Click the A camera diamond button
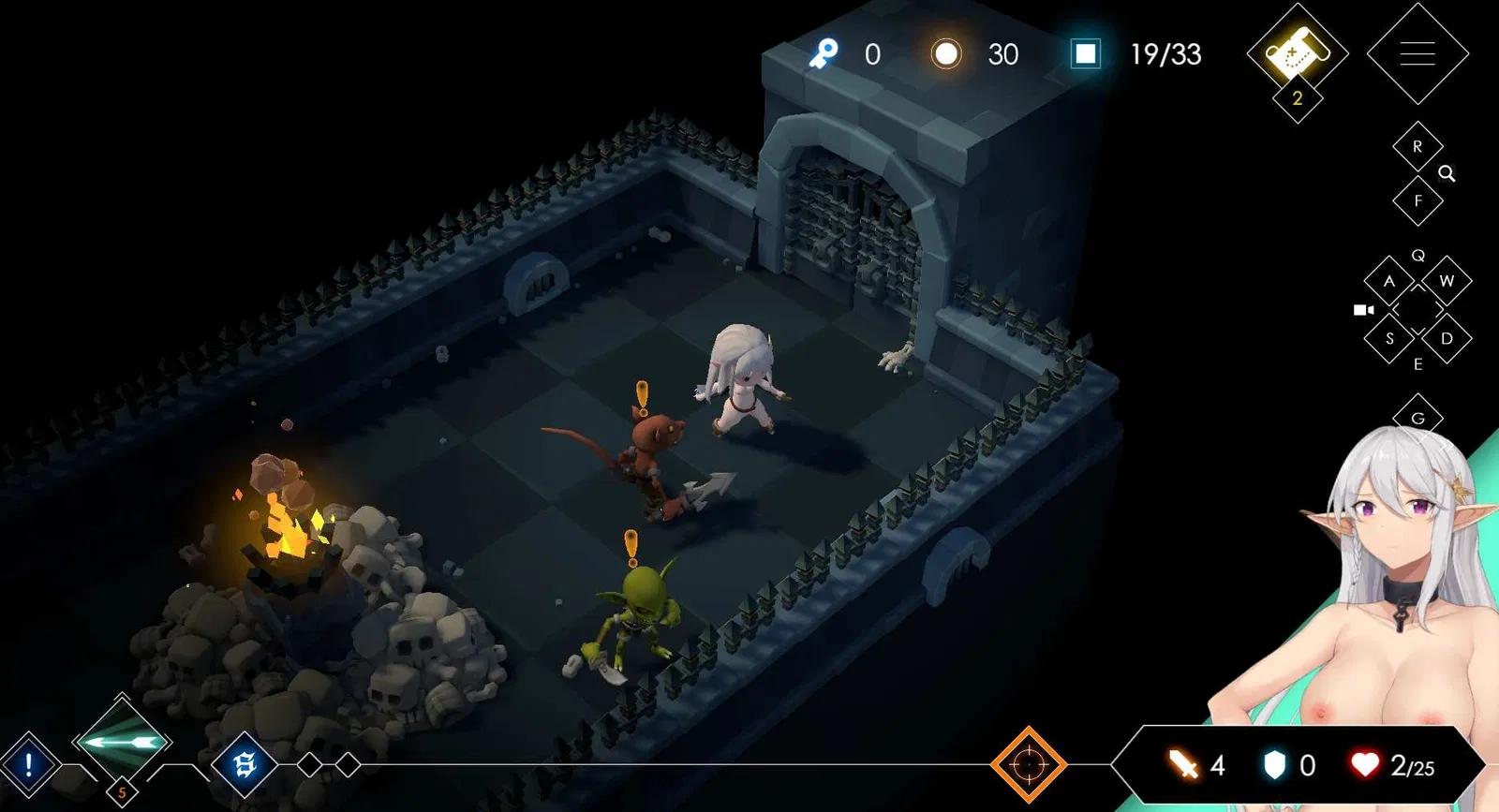This screenshot has width=1499, height=812. click(x=1388, y=281)
